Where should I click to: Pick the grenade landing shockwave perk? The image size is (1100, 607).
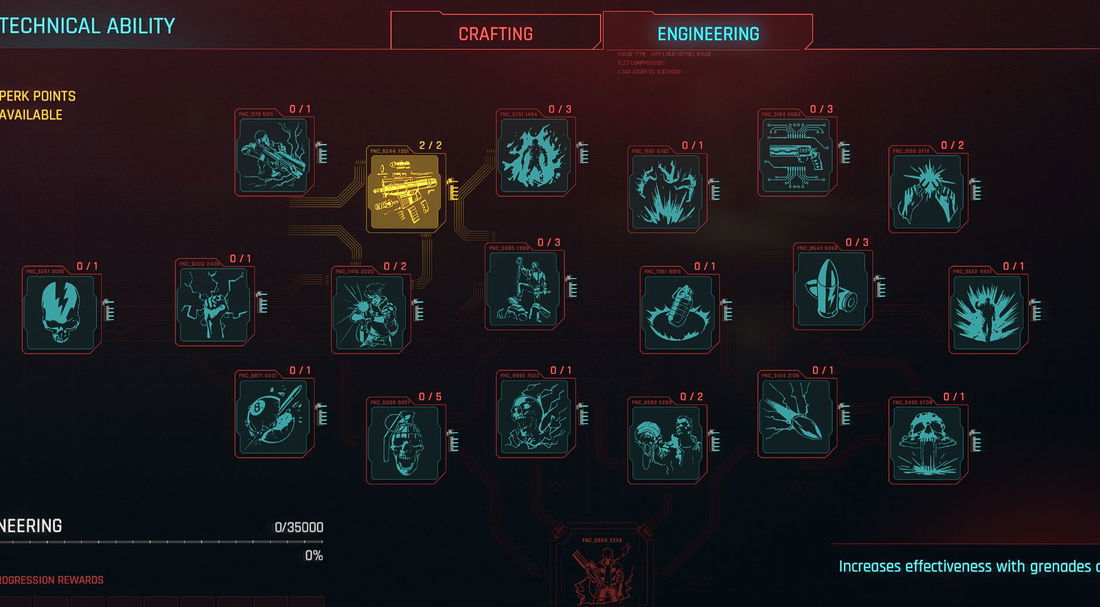[679, 312]
